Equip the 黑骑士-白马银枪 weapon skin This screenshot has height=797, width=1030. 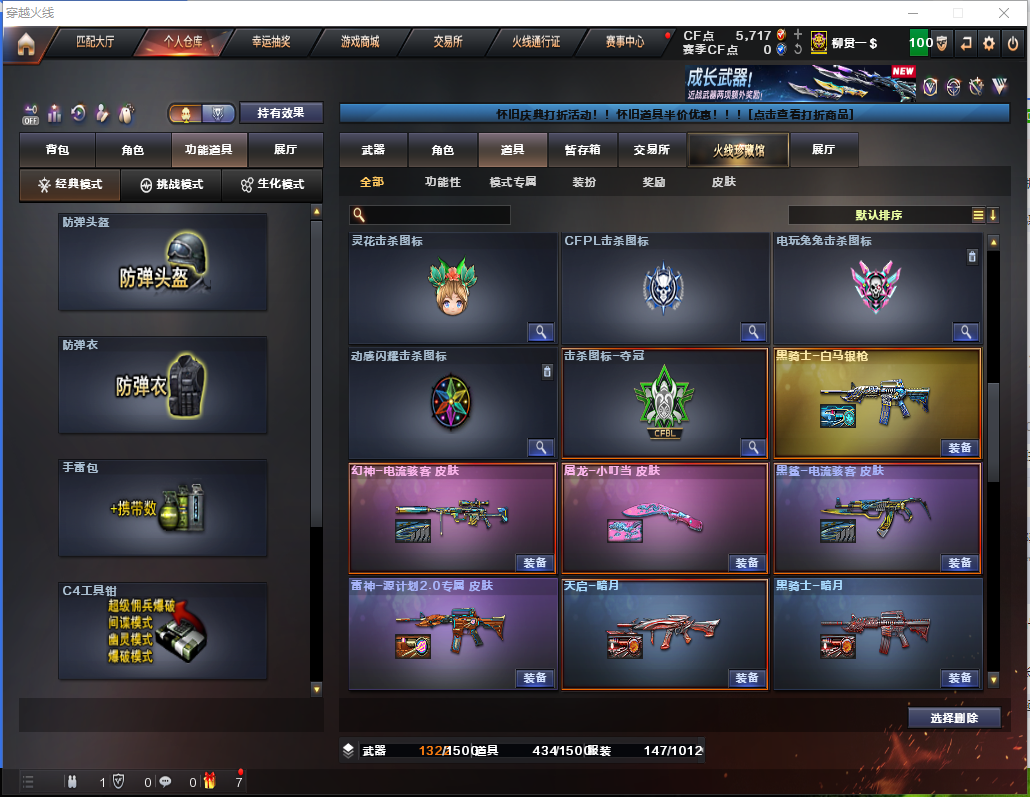[959, 448]
